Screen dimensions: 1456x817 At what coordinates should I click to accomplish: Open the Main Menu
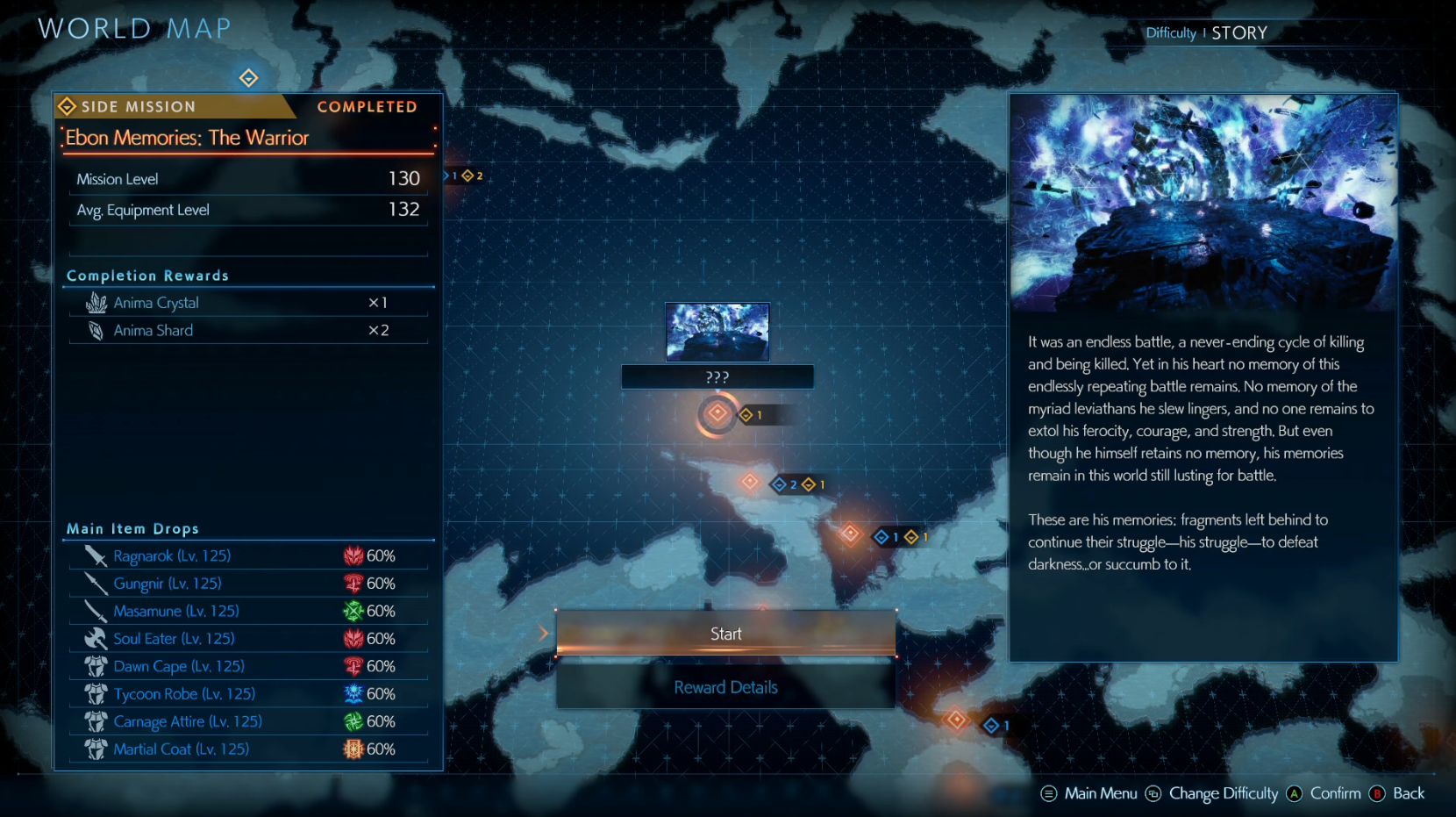pos(1088,793)
